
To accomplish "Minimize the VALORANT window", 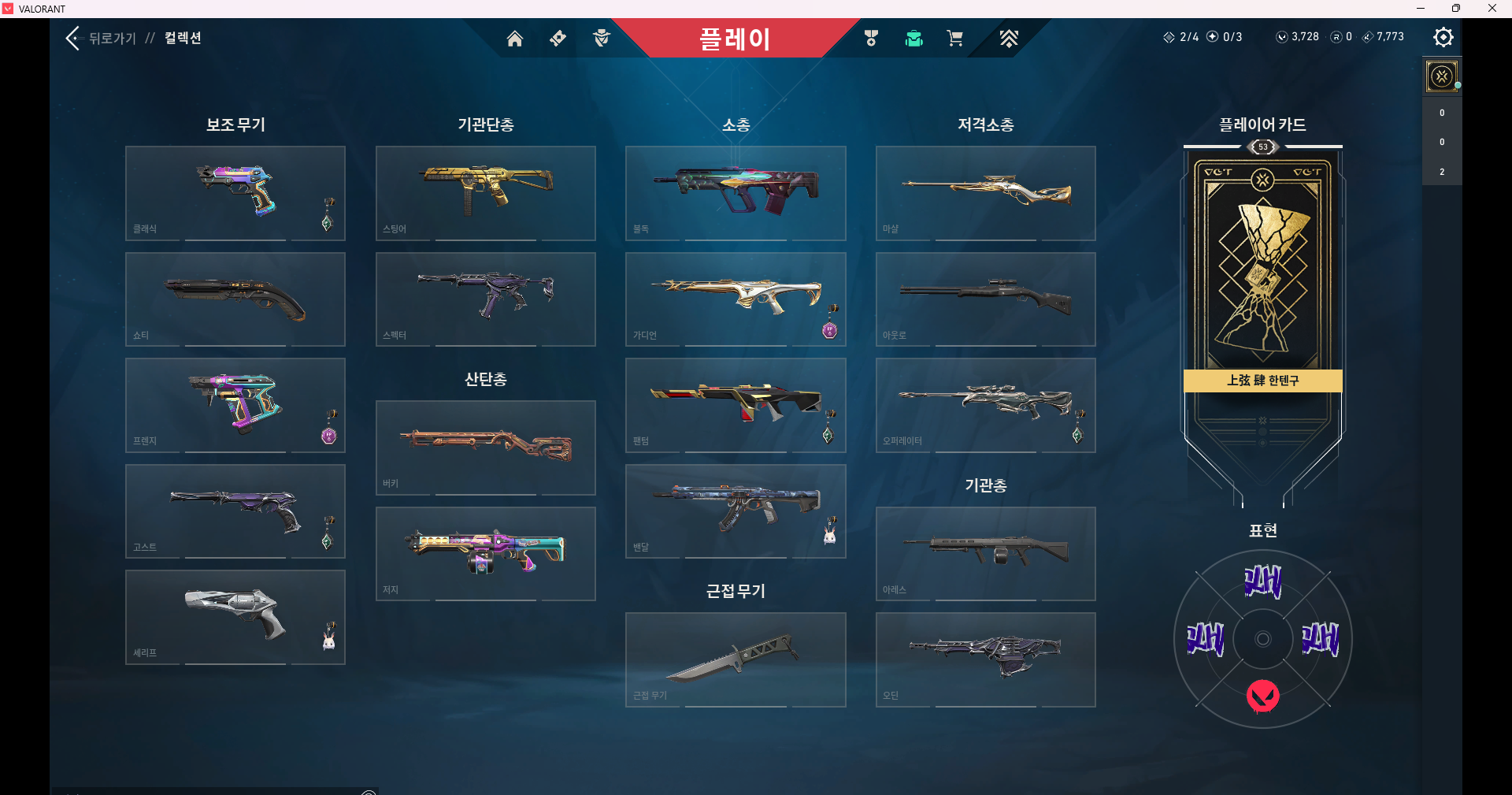I will (1421, 9).
